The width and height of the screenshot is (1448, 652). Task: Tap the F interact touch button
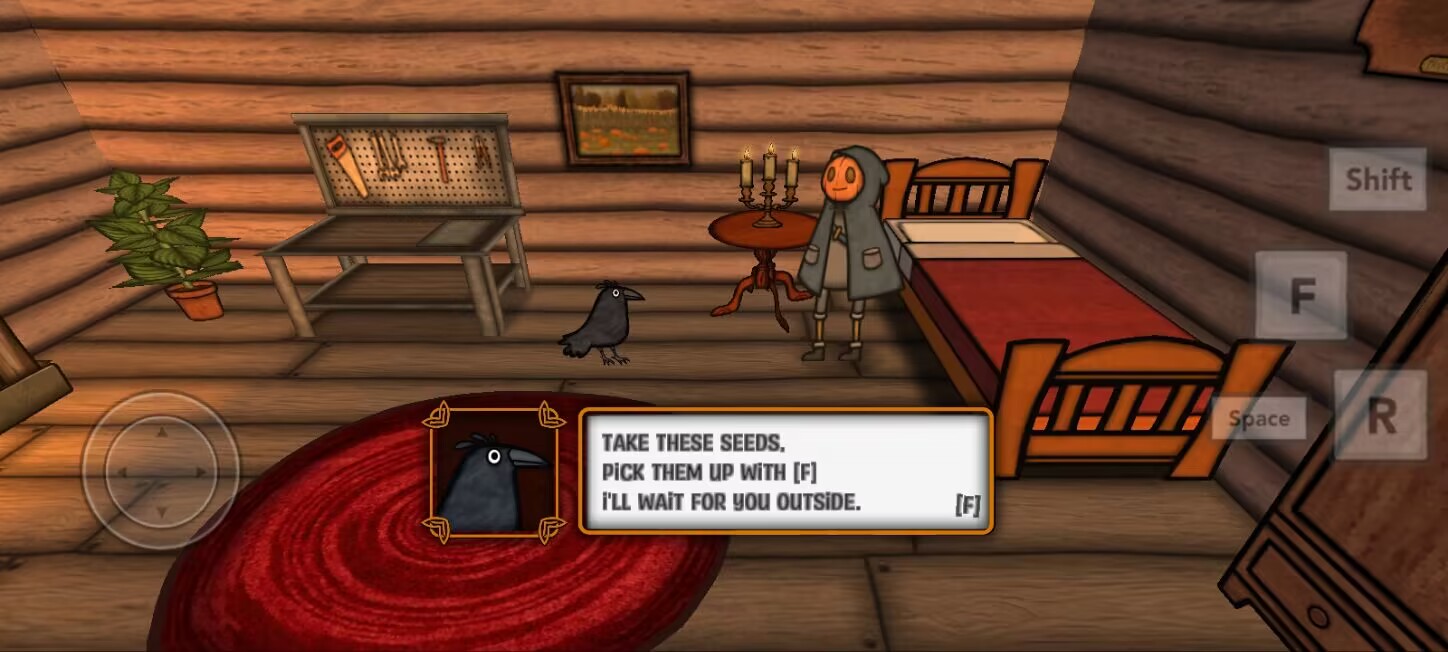coord(1300,296)
